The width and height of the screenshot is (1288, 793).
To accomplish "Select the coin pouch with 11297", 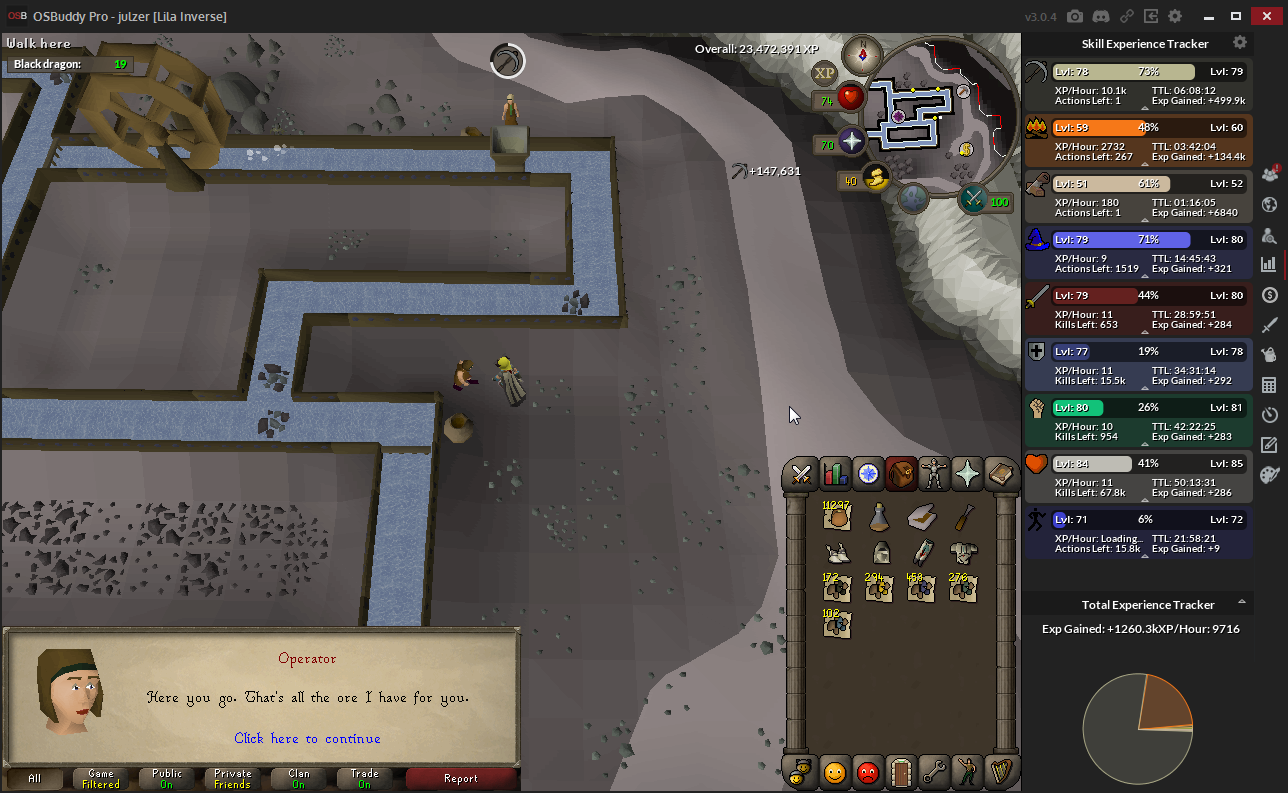I will coord(836,517).
